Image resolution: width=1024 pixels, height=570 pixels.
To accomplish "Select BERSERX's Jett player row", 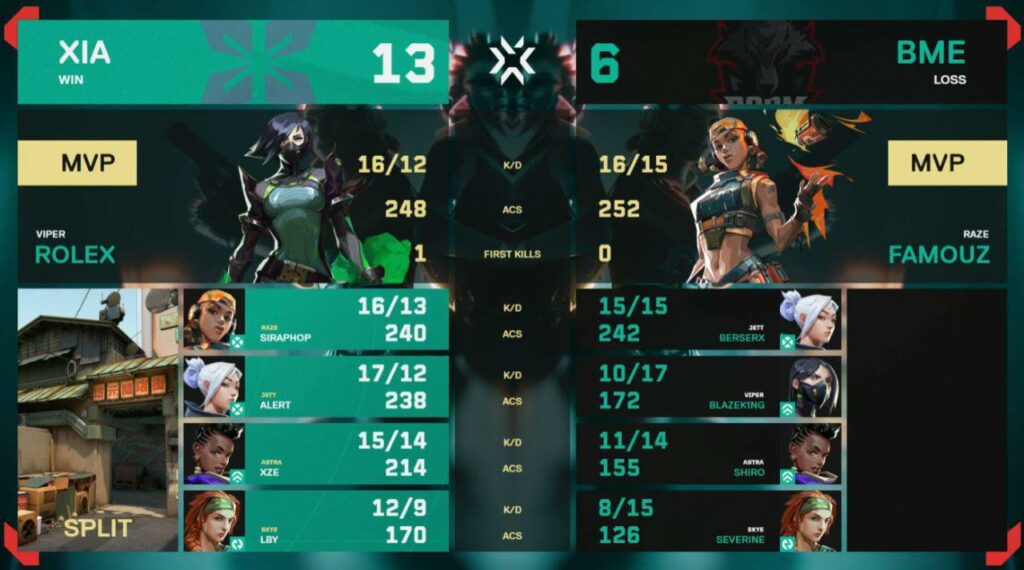I will pyautogui.click(x=708, y=320).
